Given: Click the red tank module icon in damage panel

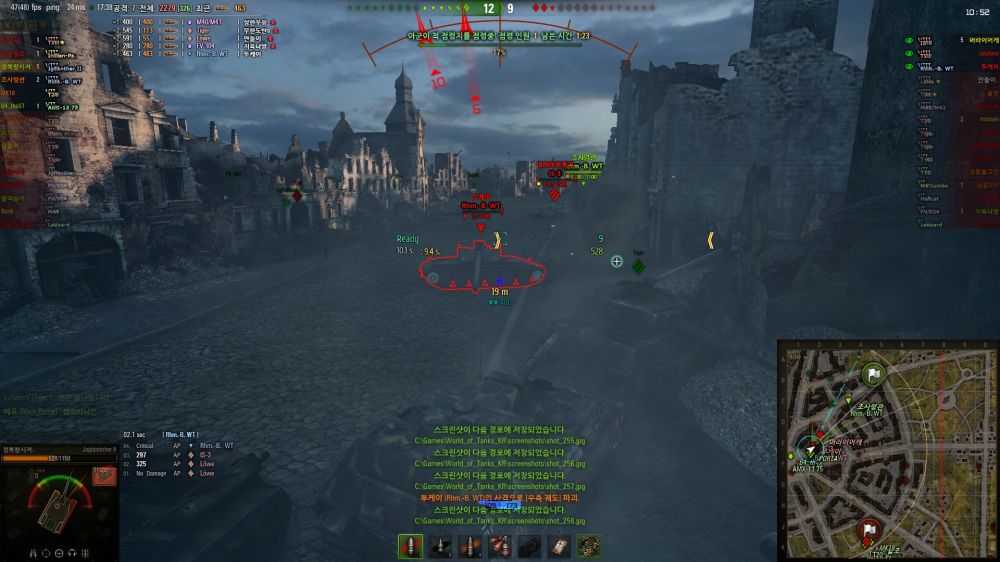Looking at the screenshot, I should coord(103,476).
